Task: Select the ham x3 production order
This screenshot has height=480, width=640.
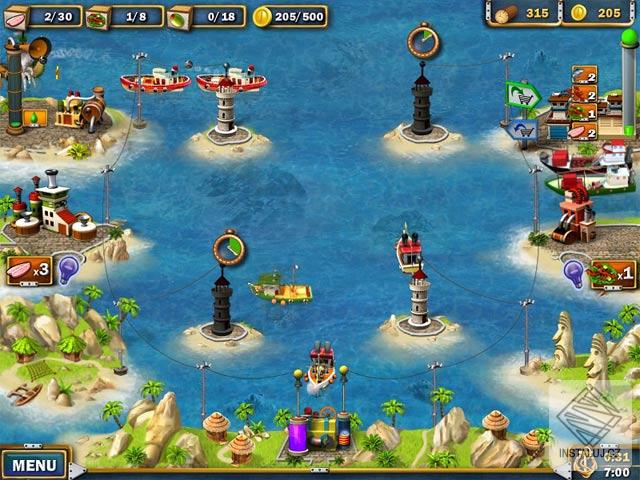Action: [29, 270]
